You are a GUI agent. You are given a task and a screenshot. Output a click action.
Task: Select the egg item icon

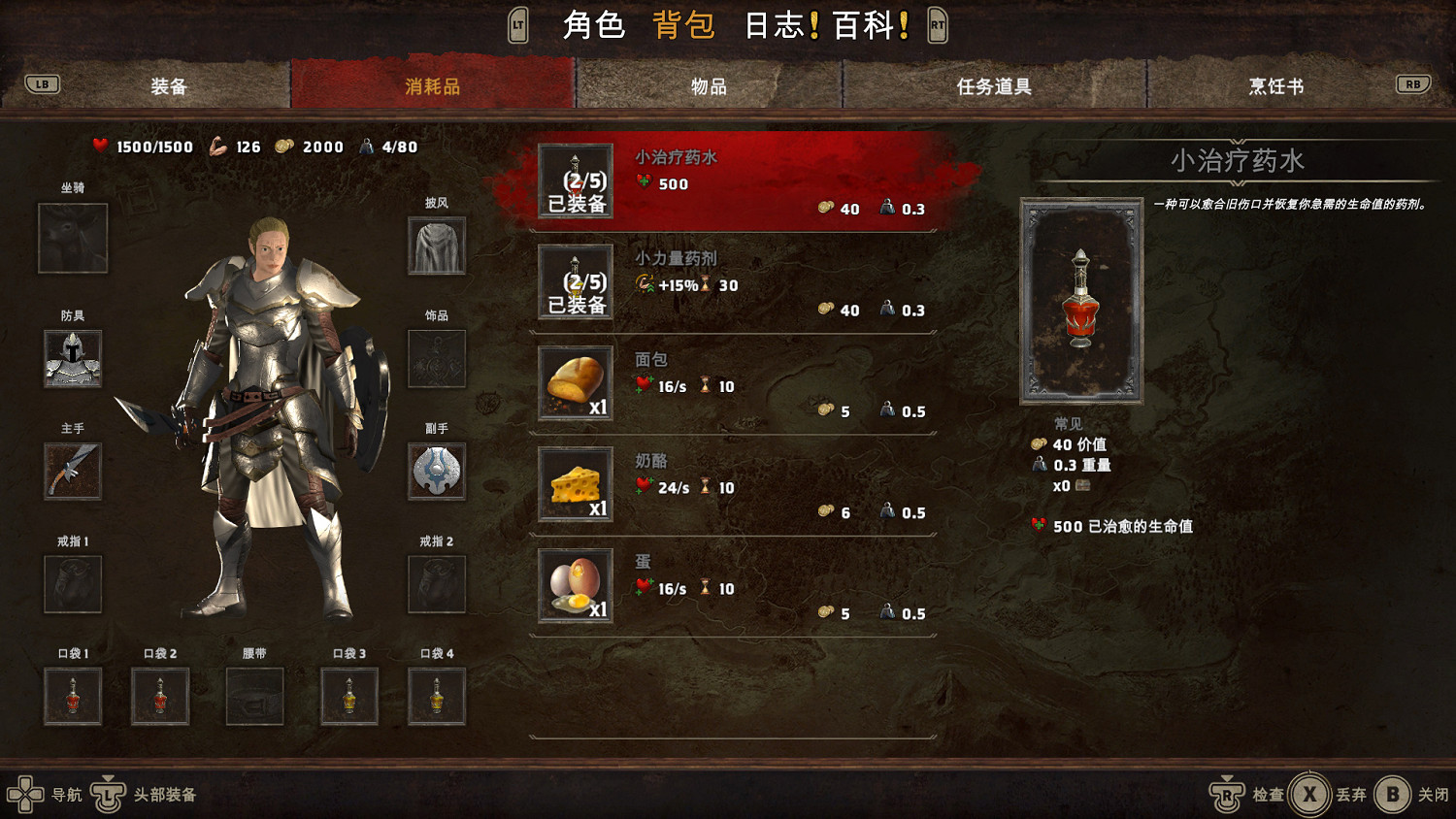574,584
